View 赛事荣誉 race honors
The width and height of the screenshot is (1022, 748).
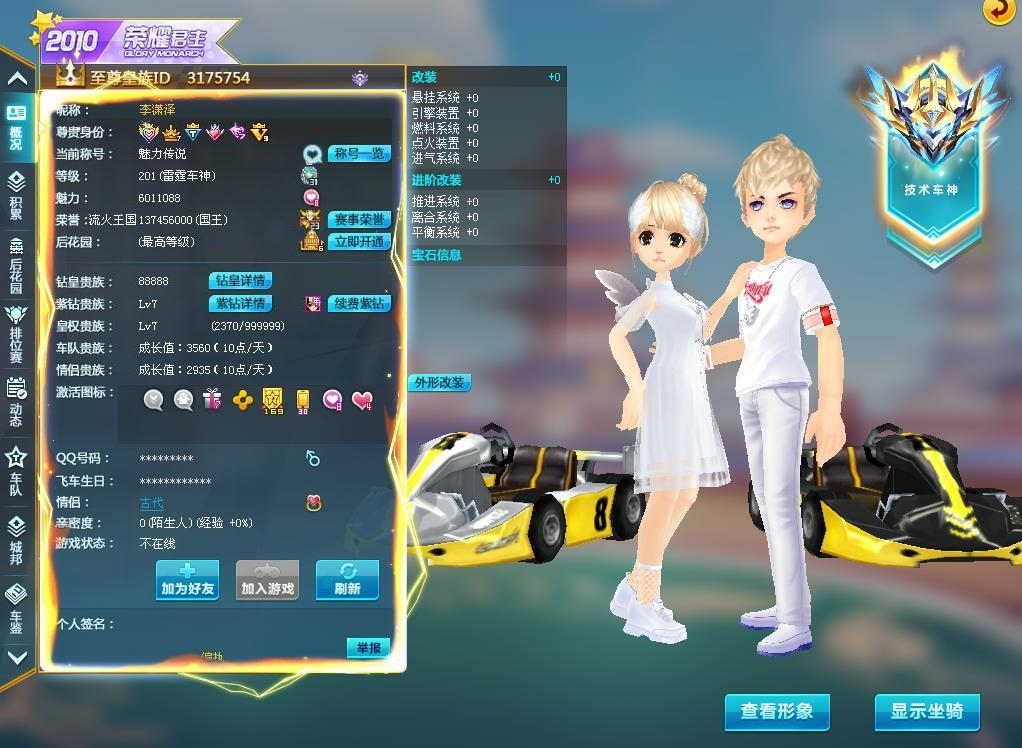pos(359,220)
